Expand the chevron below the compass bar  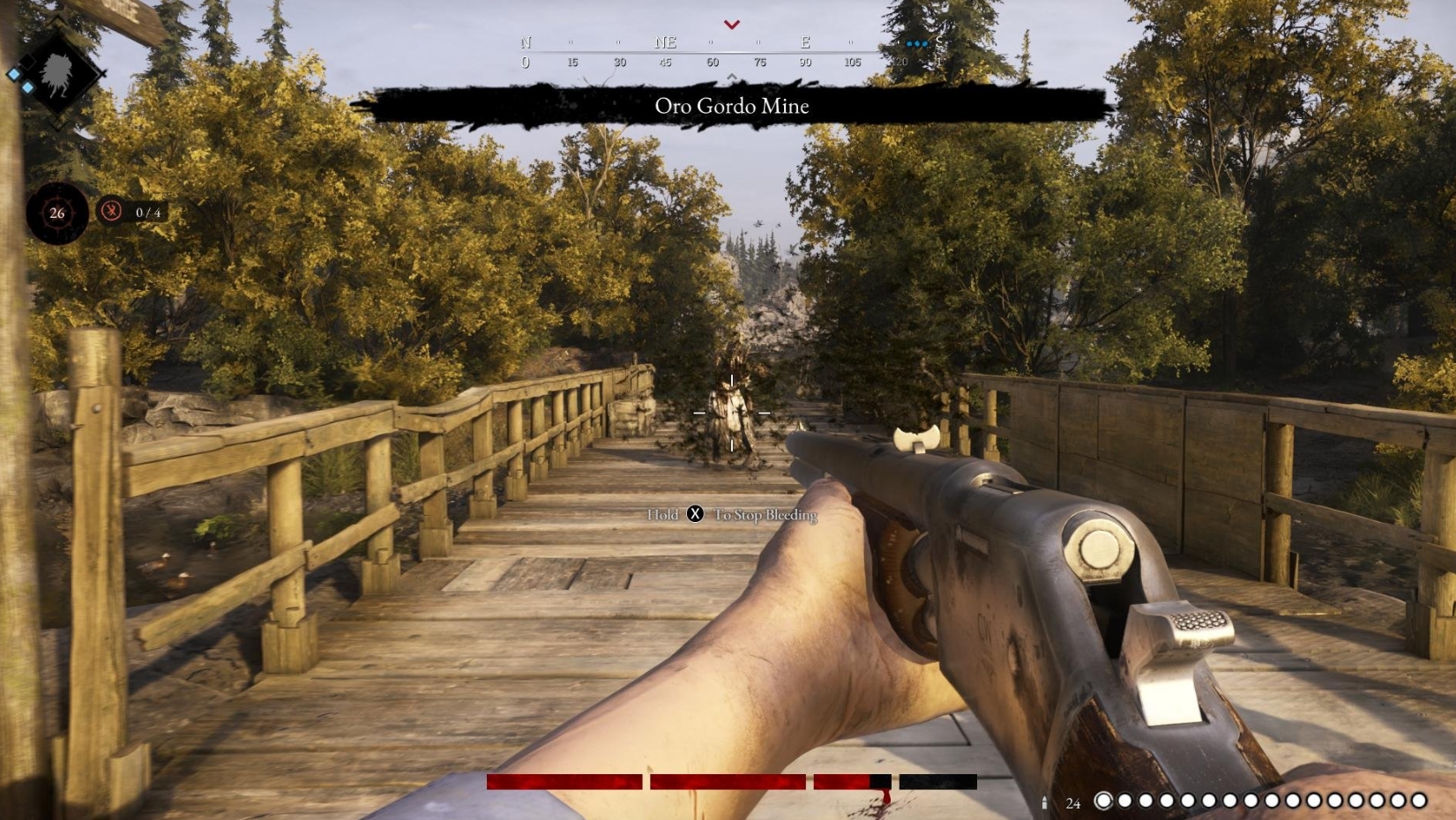coord(731,78)
